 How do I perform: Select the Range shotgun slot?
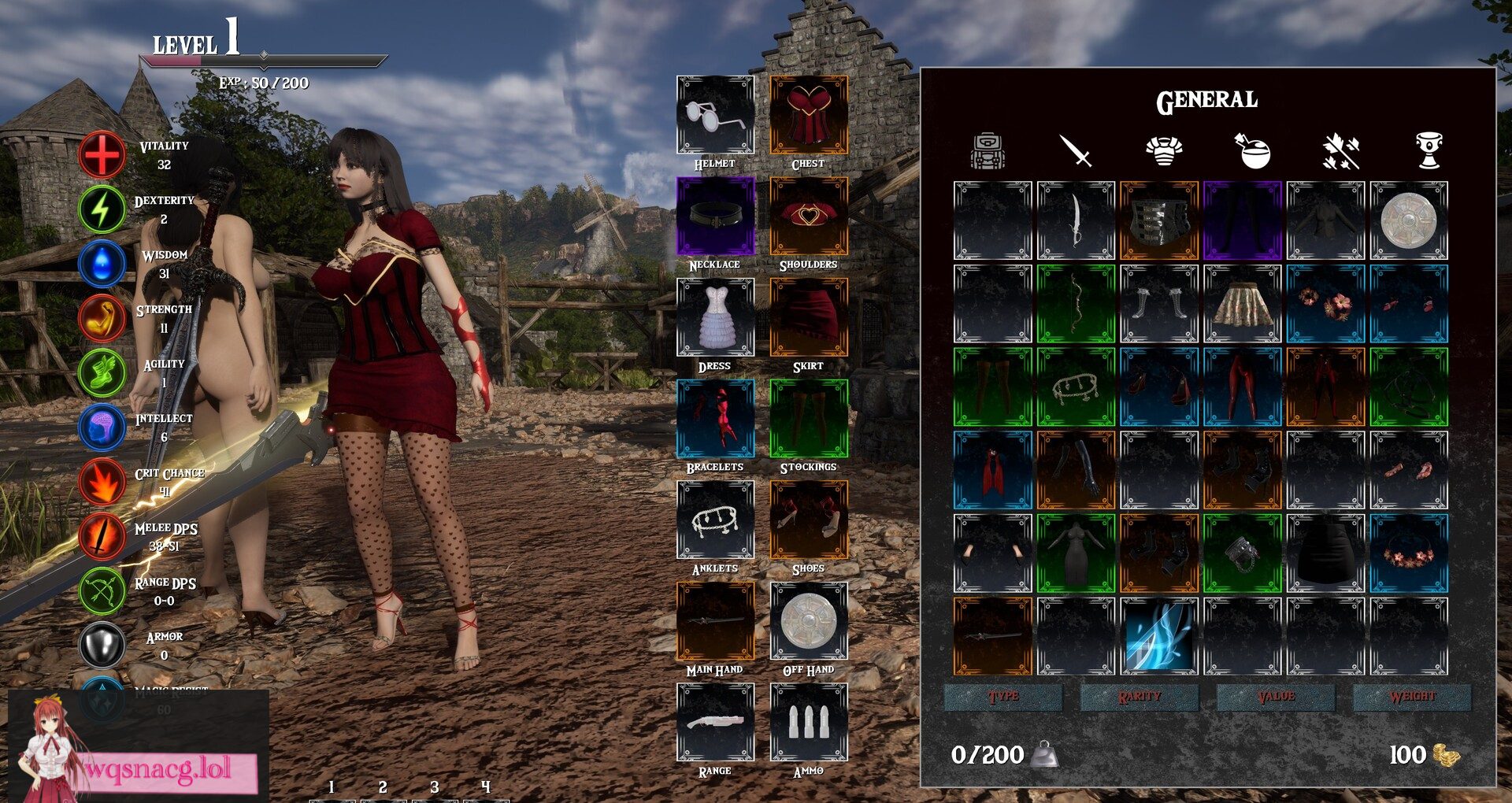pos(715,722)
